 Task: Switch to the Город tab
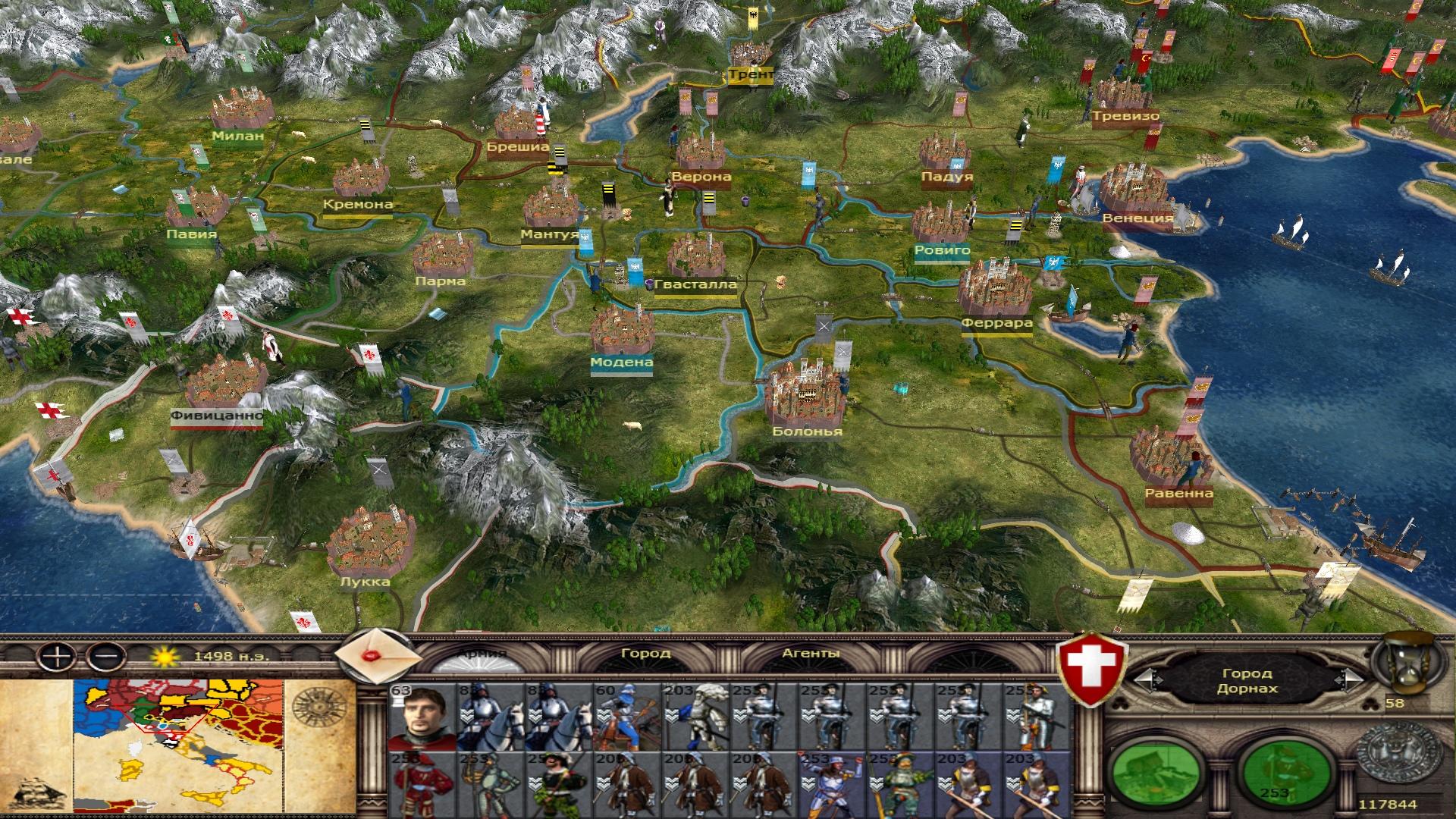645,653
